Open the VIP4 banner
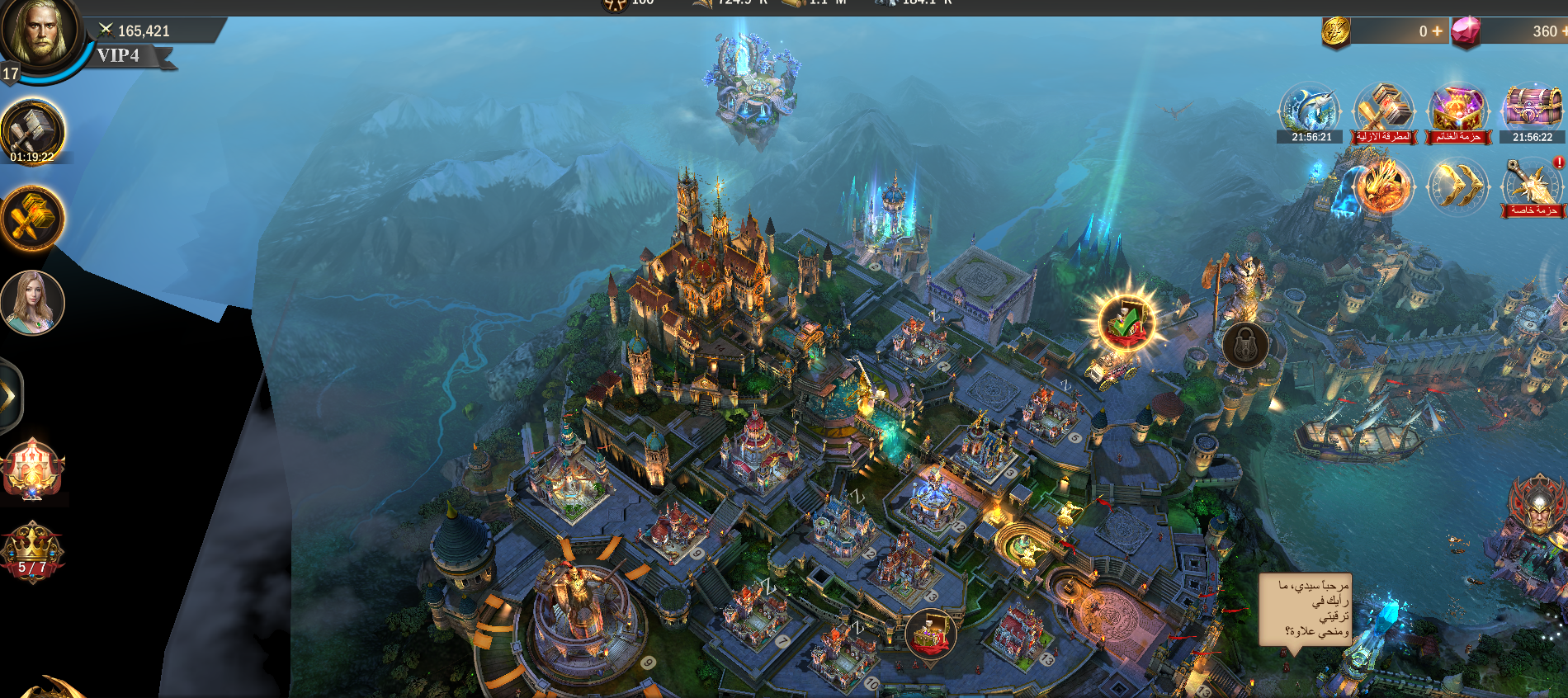The image size is (1568, 698). tap(124, 56)
